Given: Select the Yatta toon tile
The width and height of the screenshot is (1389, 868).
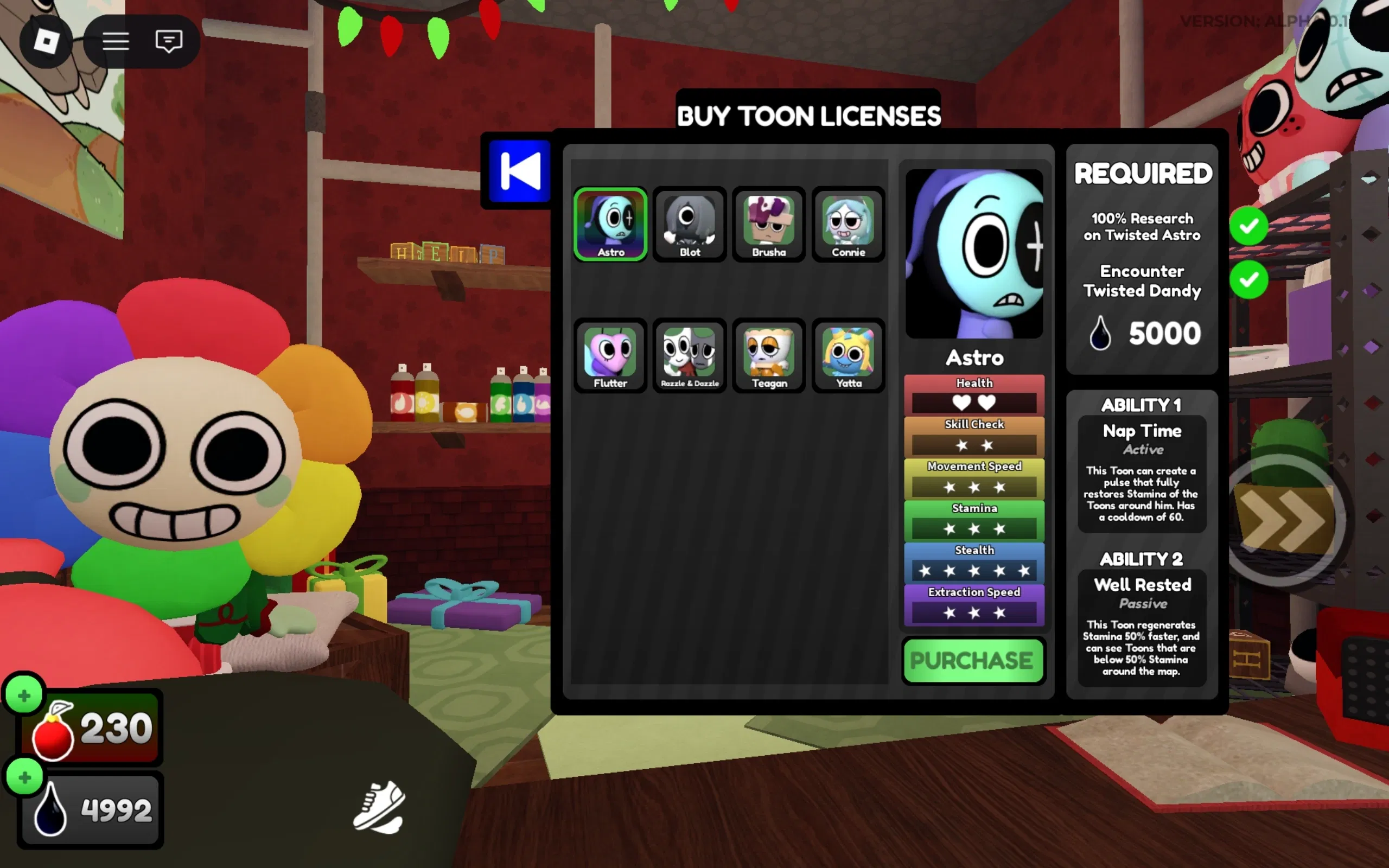Looking at the screenshot, I should [x=849, y=356].
